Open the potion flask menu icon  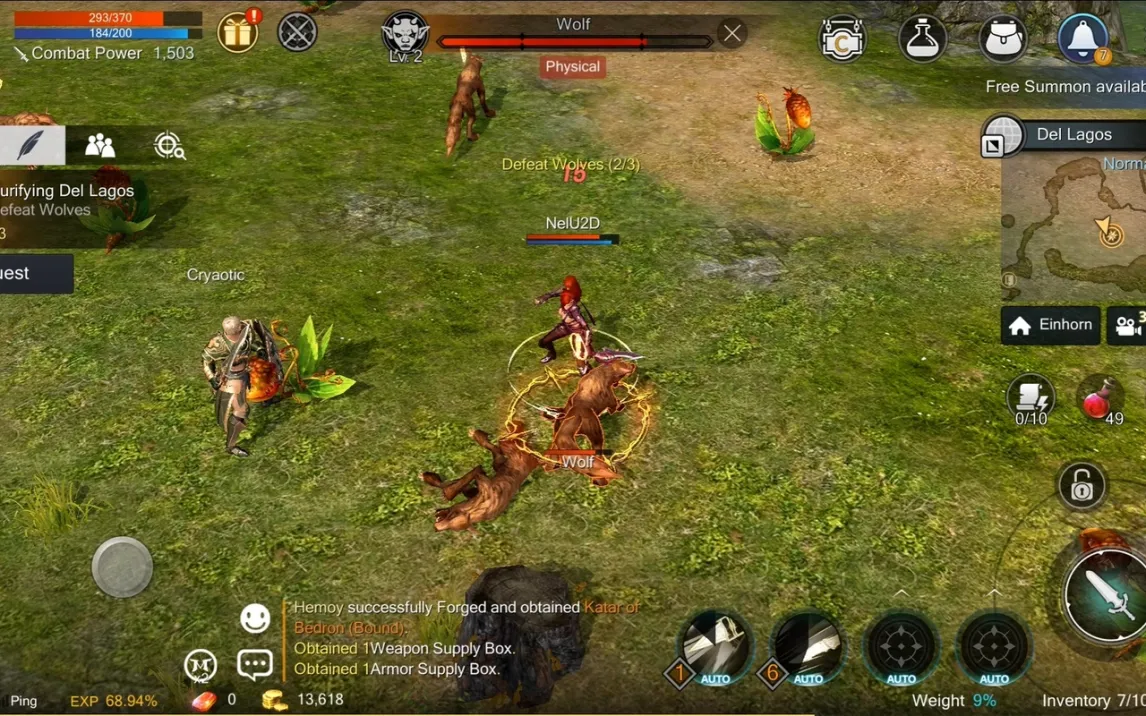(x=922, y=38)
